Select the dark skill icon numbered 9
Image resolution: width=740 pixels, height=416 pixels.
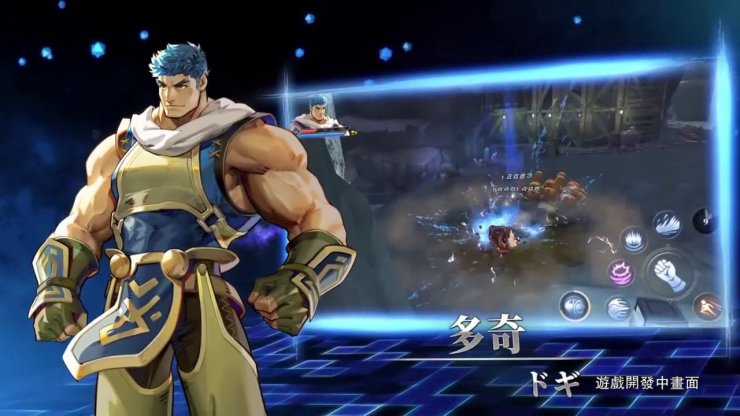pyautogui.click(x=706, y=219)
